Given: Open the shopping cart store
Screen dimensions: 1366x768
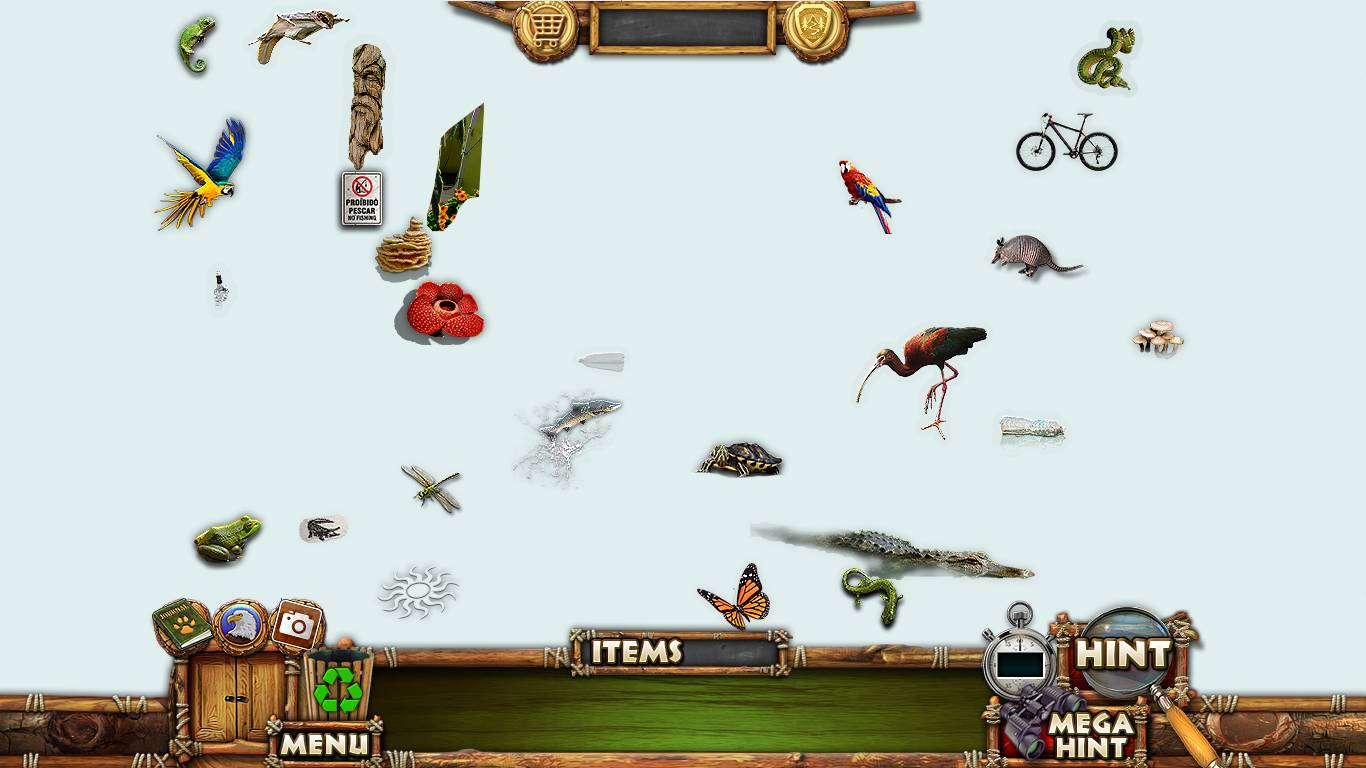Looking at the screenshot, I should 545,29.
